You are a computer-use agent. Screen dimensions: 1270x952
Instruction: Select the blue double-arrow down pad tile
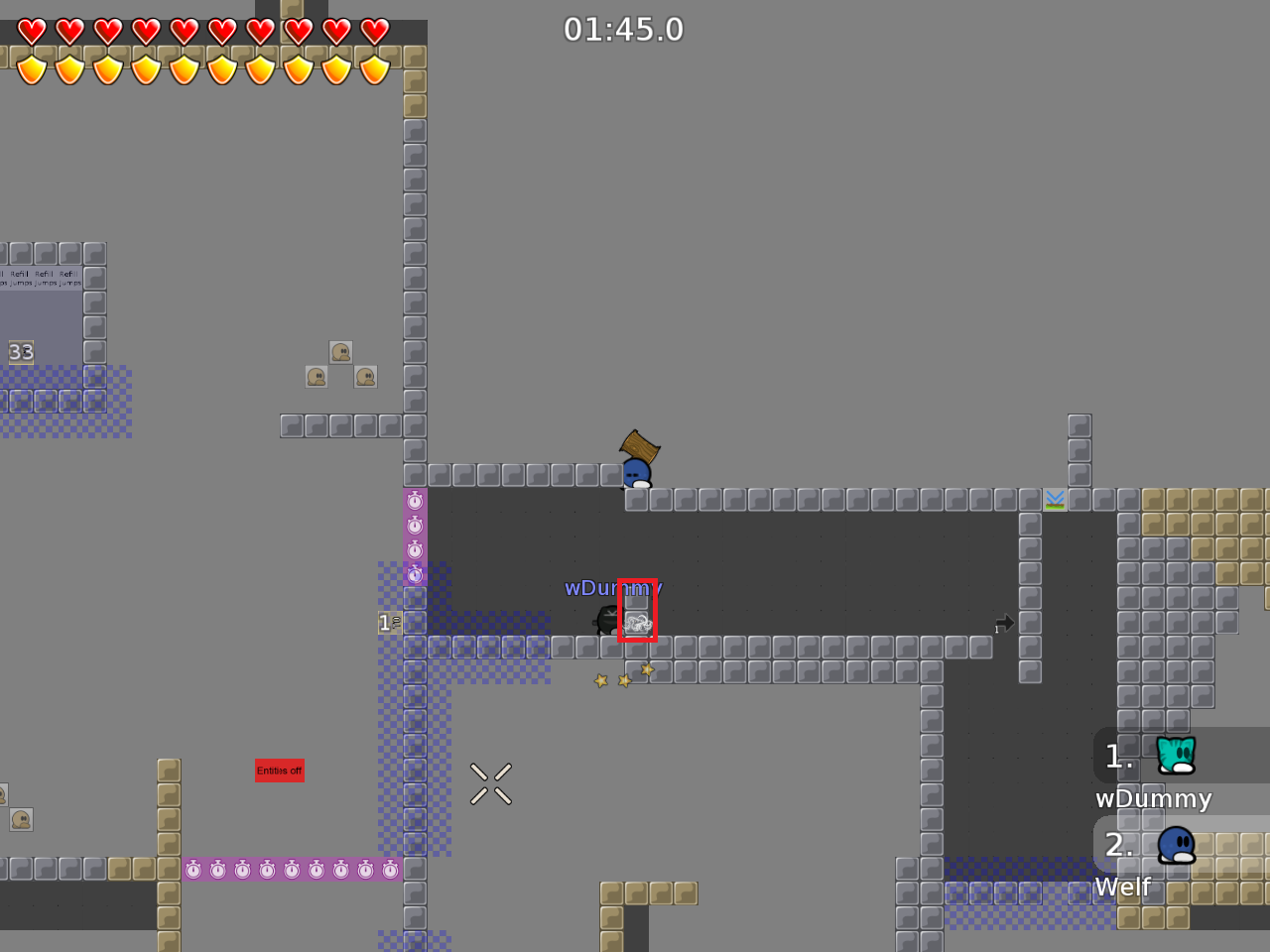click(x=1055, y=499)
